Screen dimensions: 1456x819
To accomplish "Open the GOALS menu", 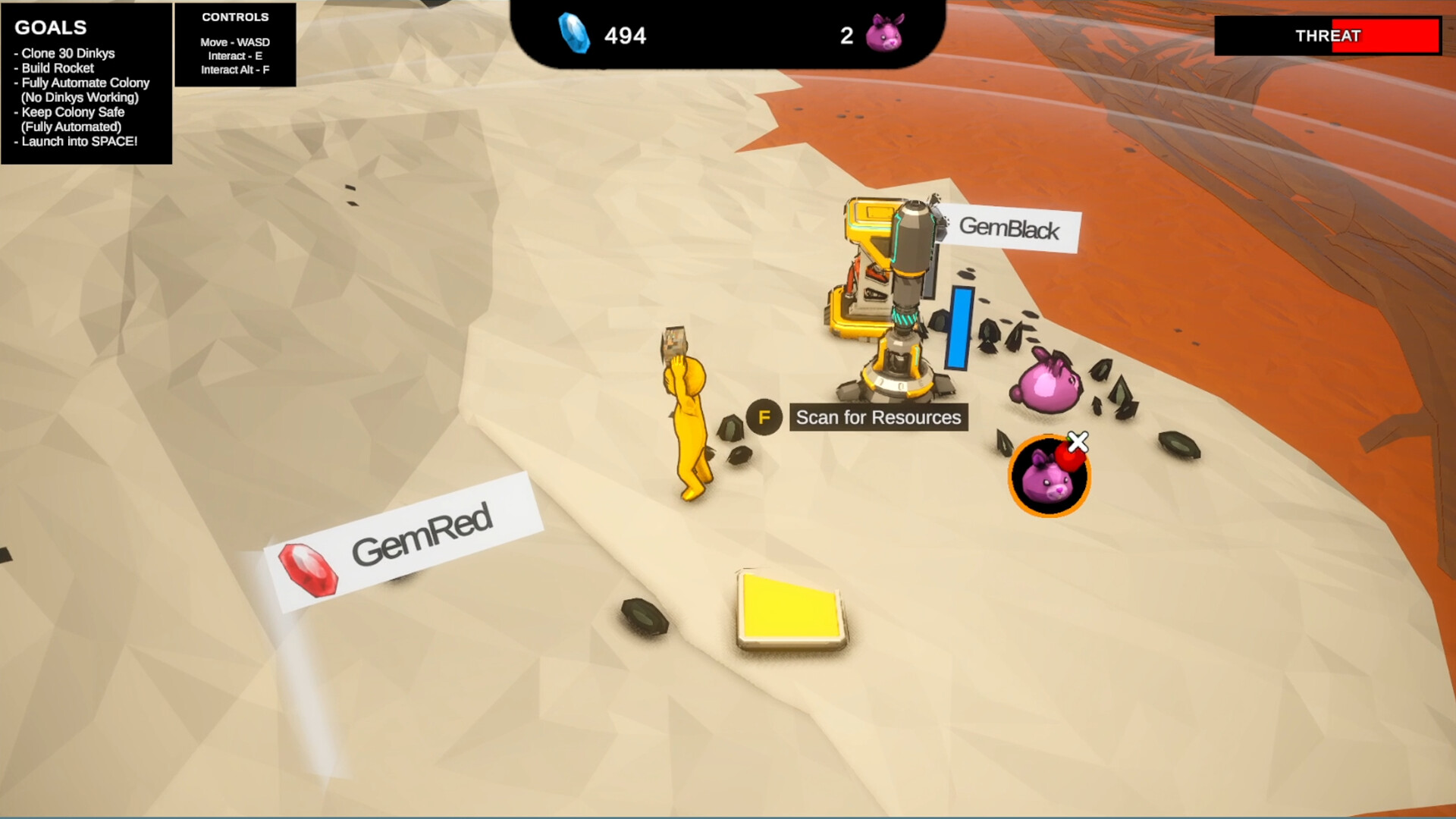I will 50,27.
